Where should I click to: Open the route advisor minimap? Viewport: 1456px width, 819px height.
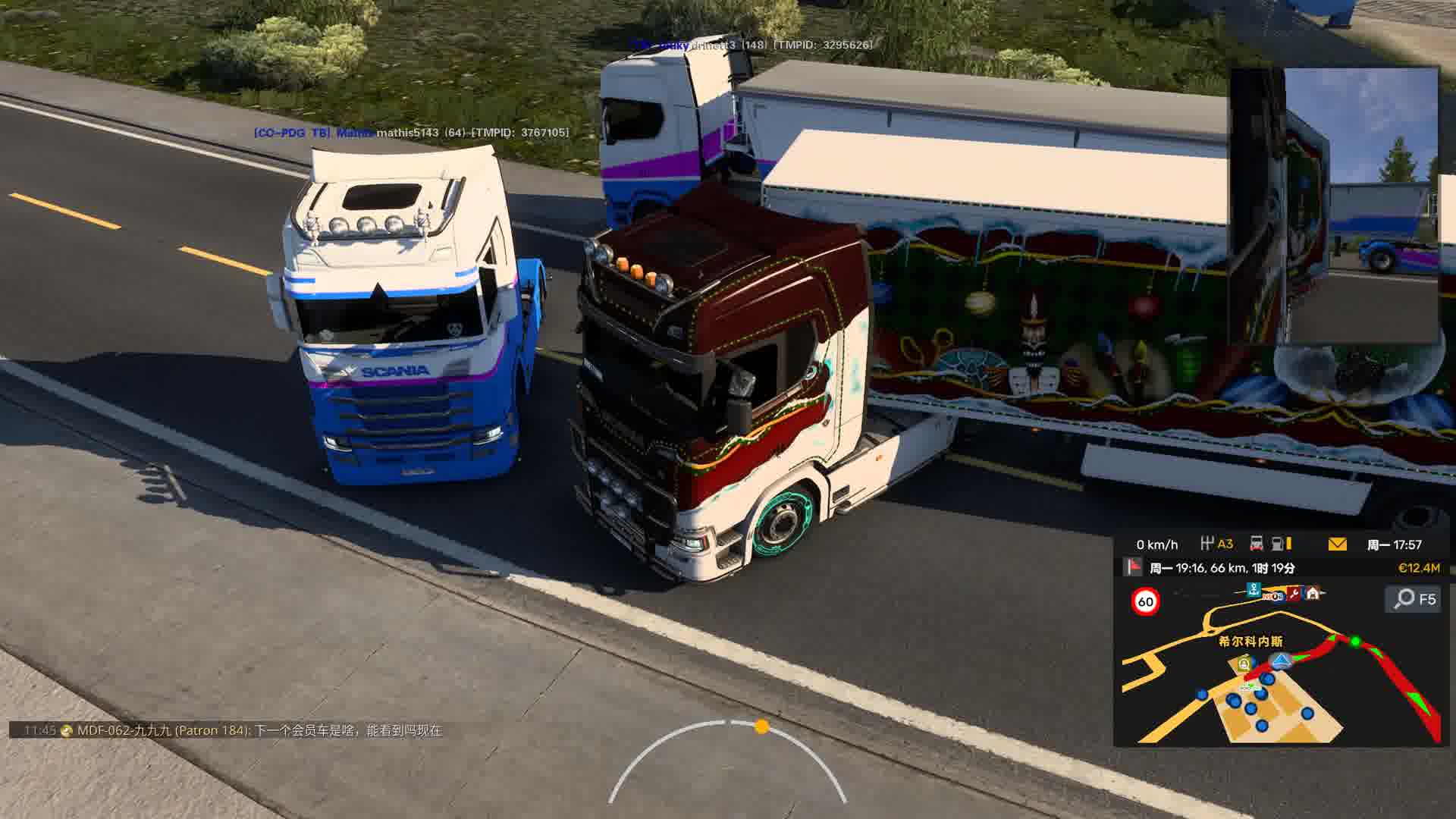1280,667
